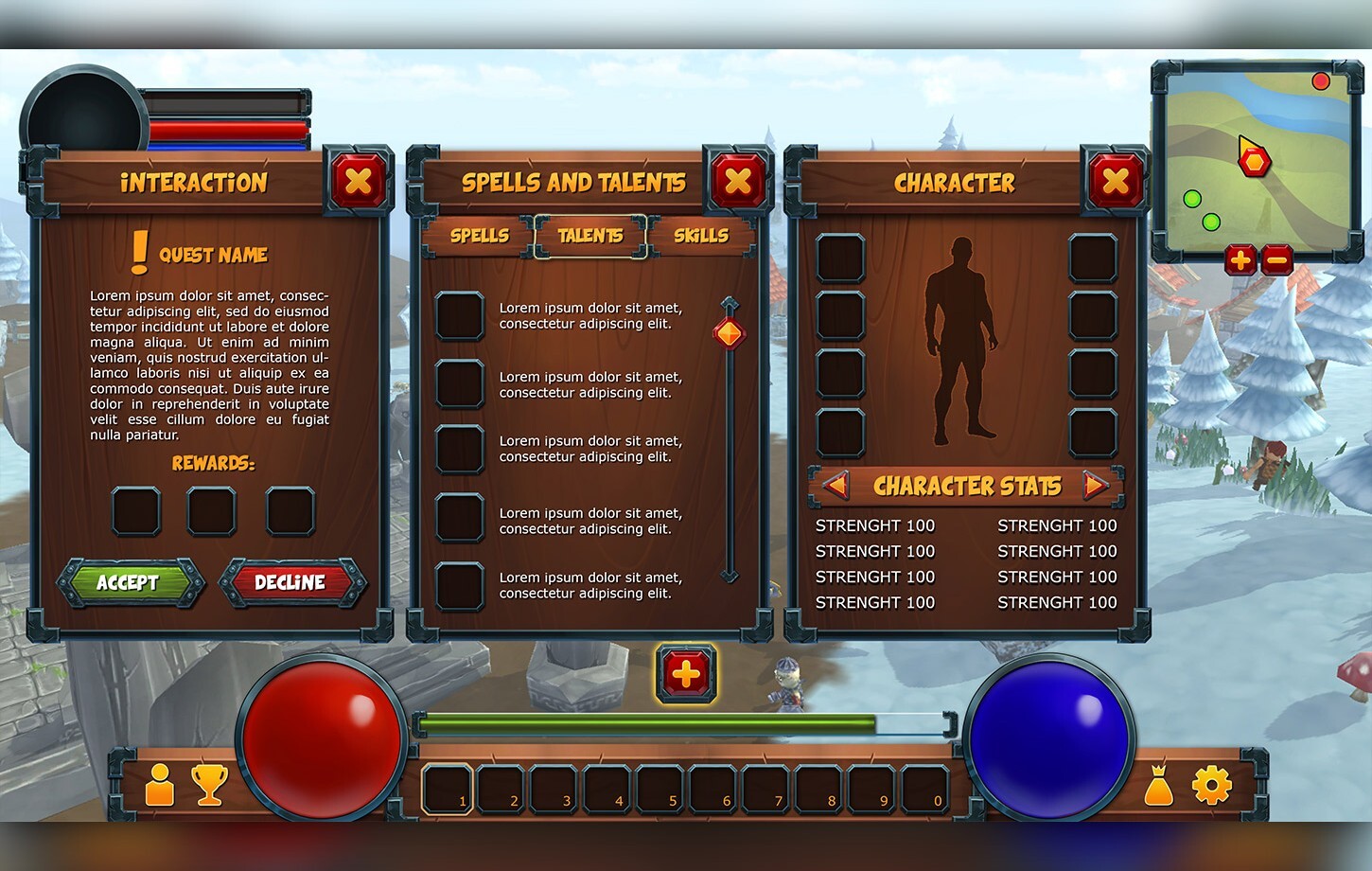
Task: Accept the quest
Action: tap(129, 583)
